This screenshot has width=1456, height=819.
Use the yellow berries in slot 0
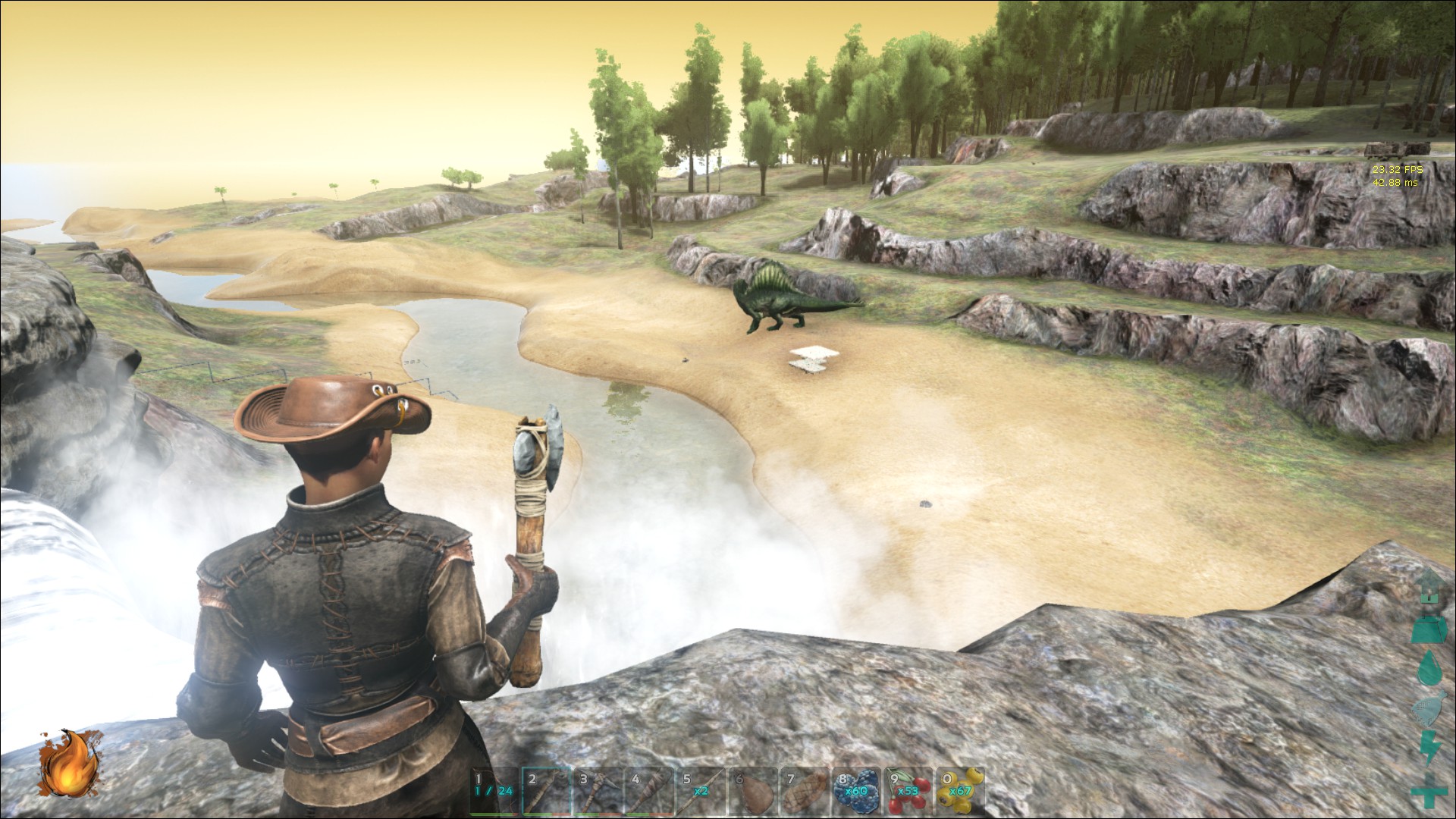point(961,791)
